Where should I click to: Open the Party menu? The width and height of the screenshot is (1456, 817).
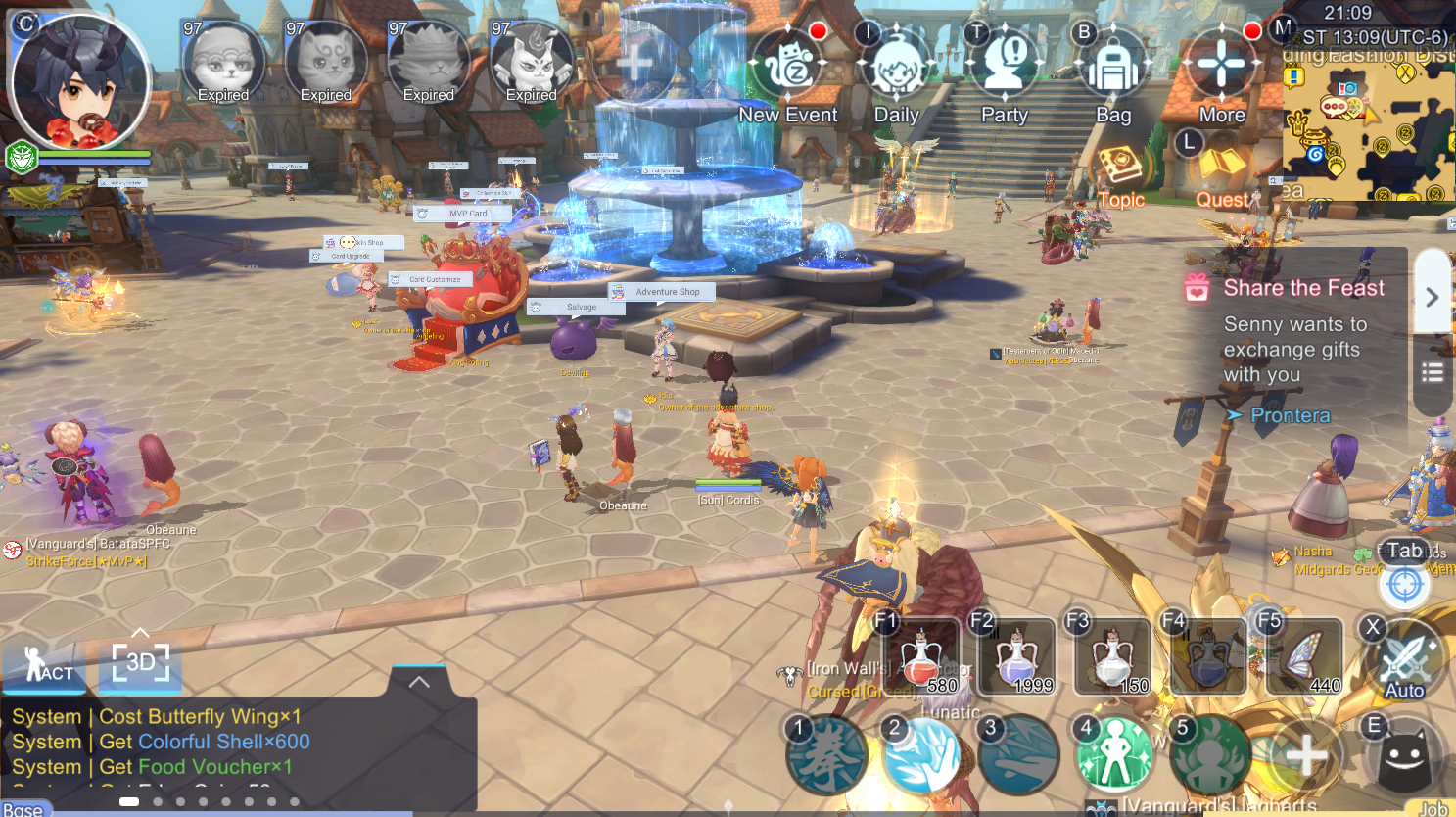coord(1005,69)
